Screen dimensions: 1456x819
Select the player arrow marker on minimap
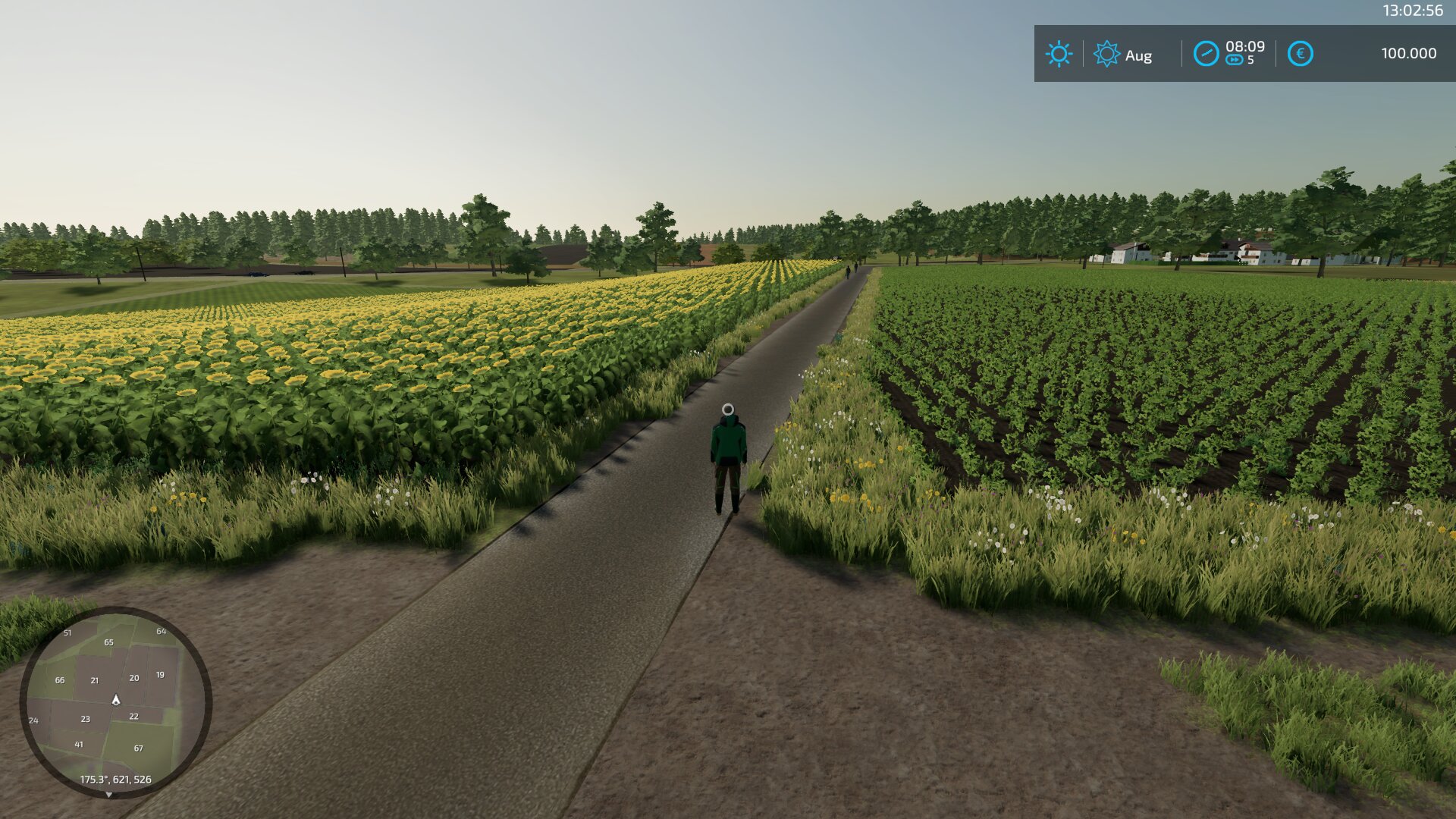pos(116,700)
